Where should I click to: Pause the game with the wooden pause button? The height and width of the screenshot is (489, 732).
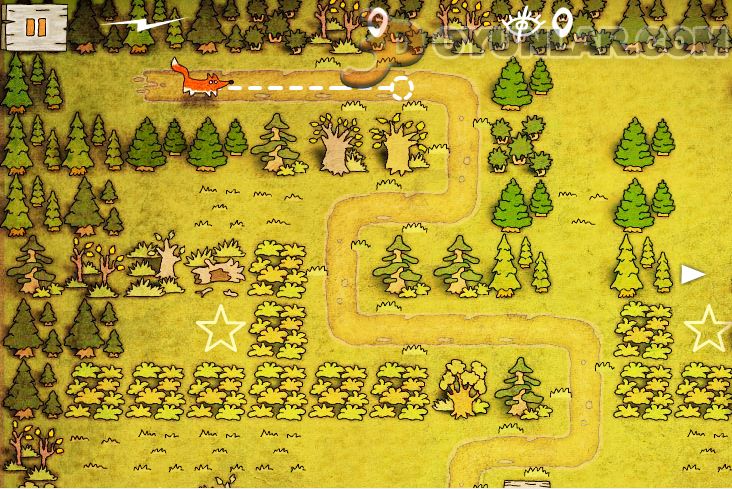[x=35, y=25]
